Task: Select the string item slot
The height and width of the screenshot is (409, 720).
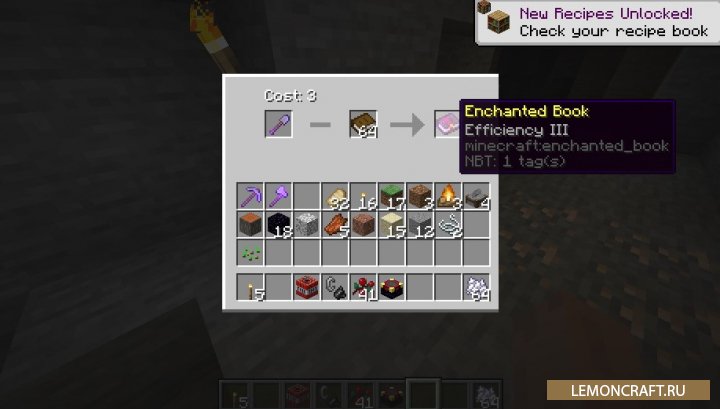Action: 448,223
